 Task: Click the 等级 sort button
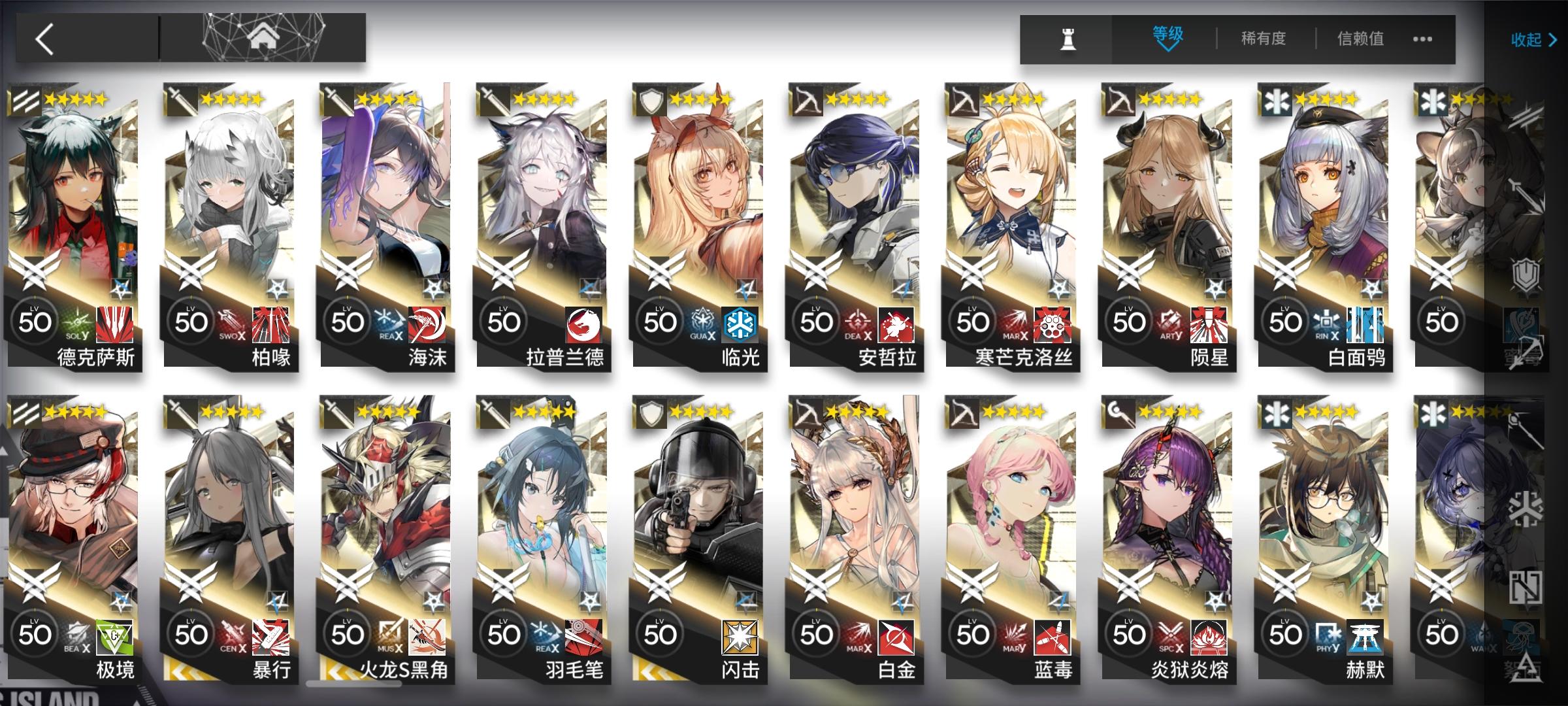coord(1168,34)
